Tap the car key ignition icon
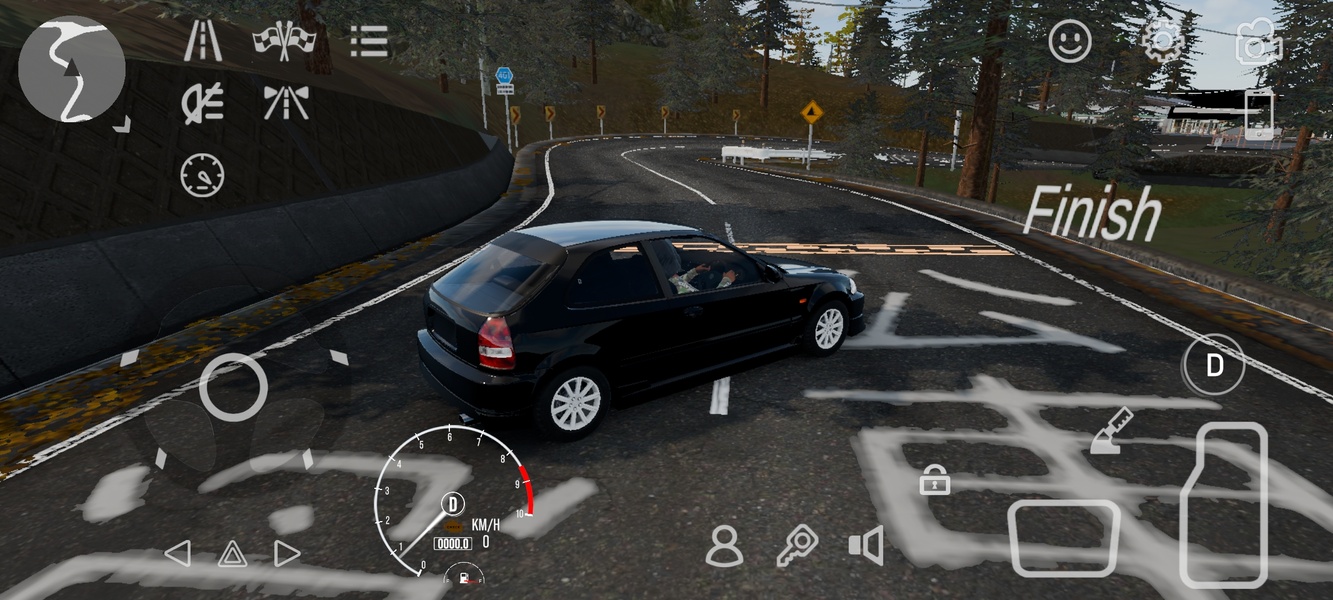Viewport: 1333px width, 600px height. [797, 546]
